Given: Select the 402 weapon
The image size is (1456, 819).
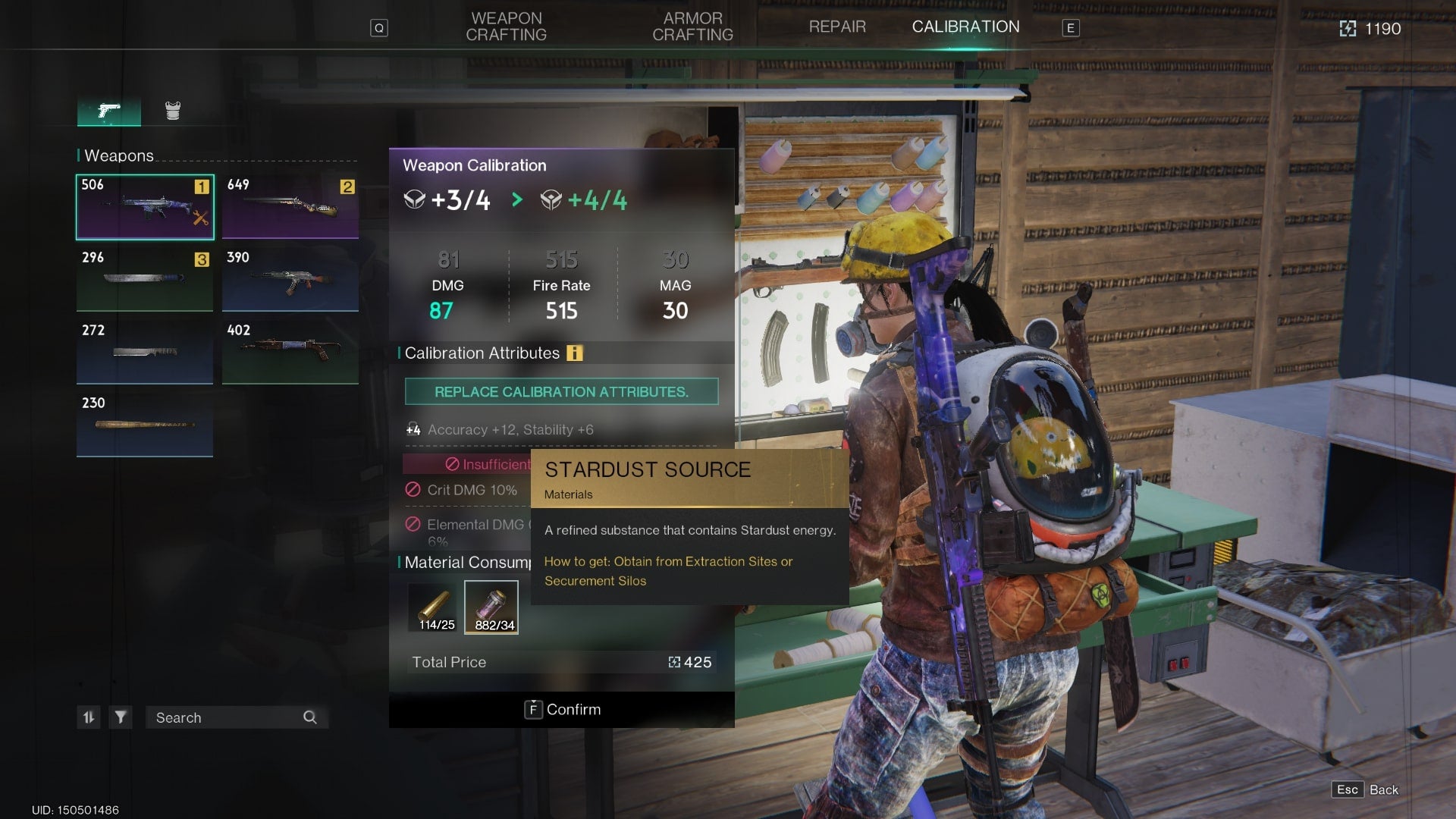Looking at the screenshot, I should pos(290,353).
